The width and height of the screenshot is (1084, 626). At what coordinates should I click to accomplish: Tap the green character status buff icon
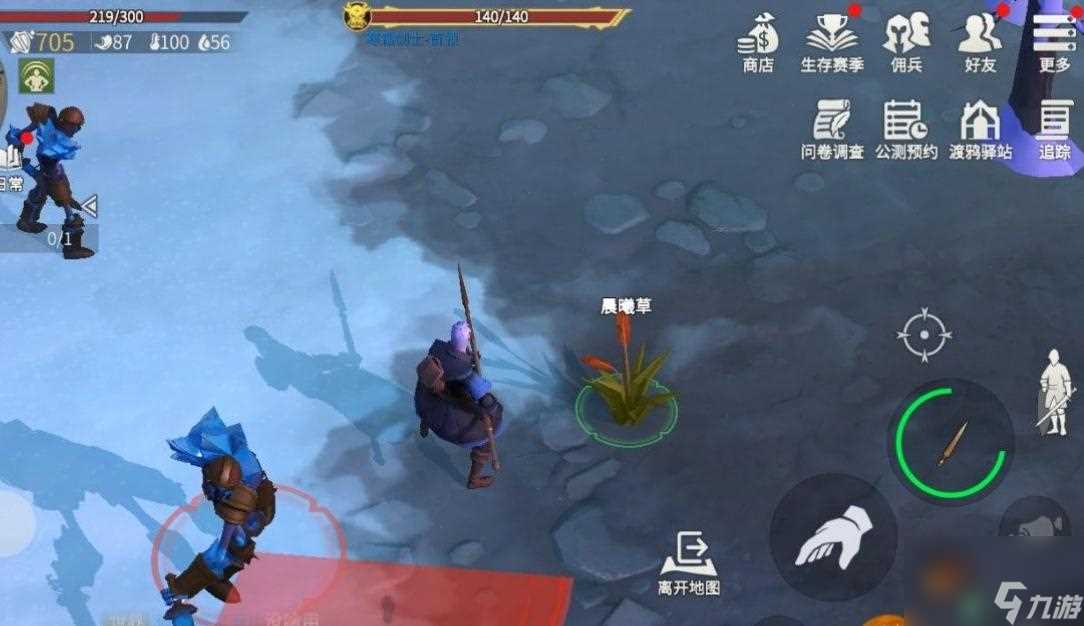pos(36,76)
